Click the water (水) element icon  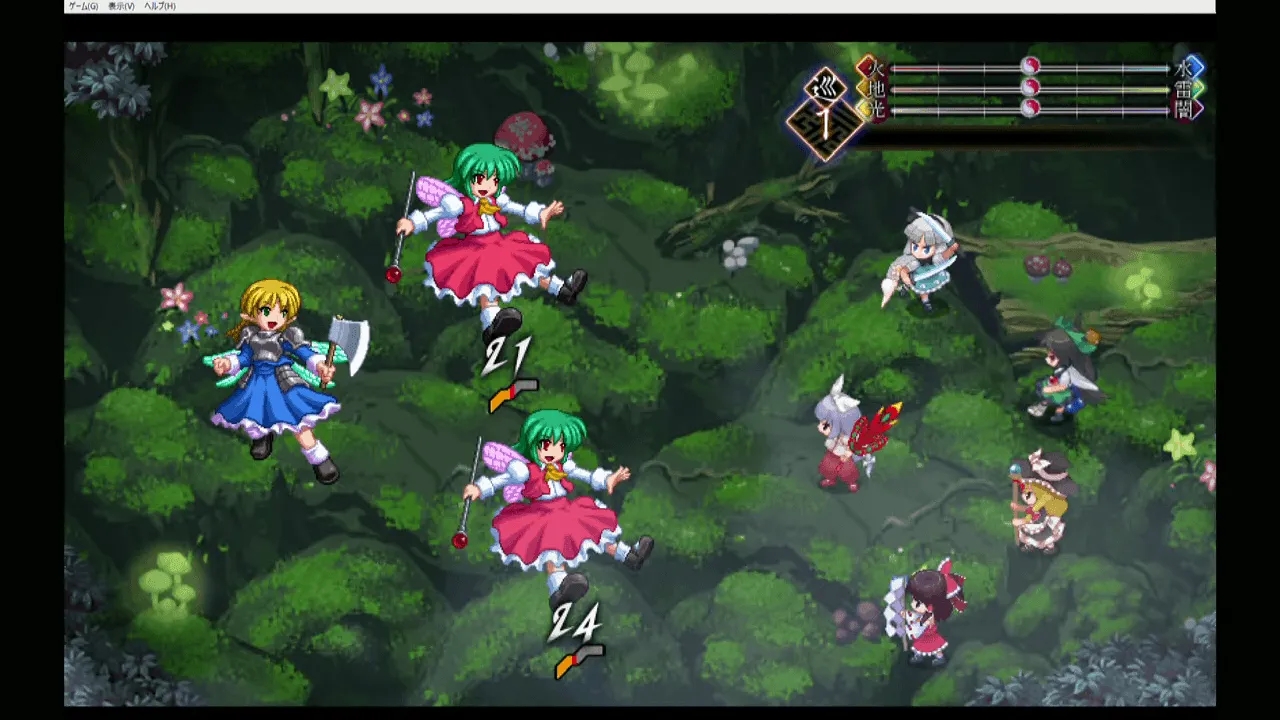(1193, 66)
